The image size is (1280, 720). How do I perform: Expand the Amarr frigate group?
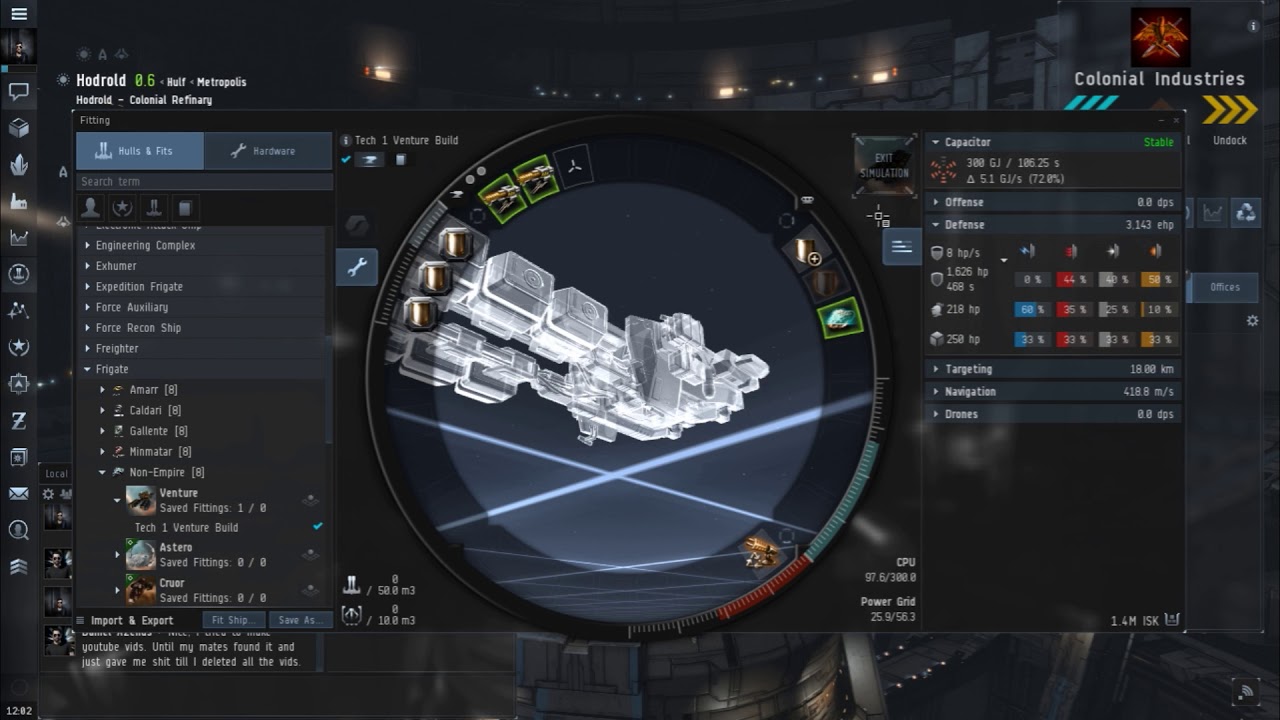click(x=102, y=390)
